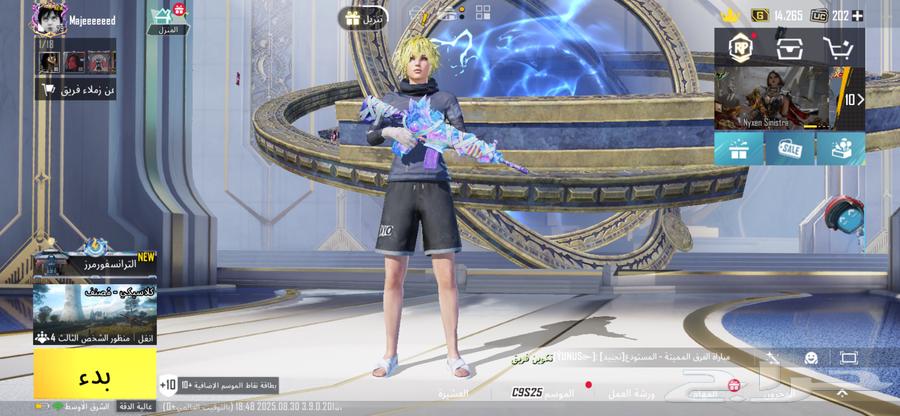Open the emote smiley face icon
The height and width of the screenshot is (416, 900).
[811, 357]
